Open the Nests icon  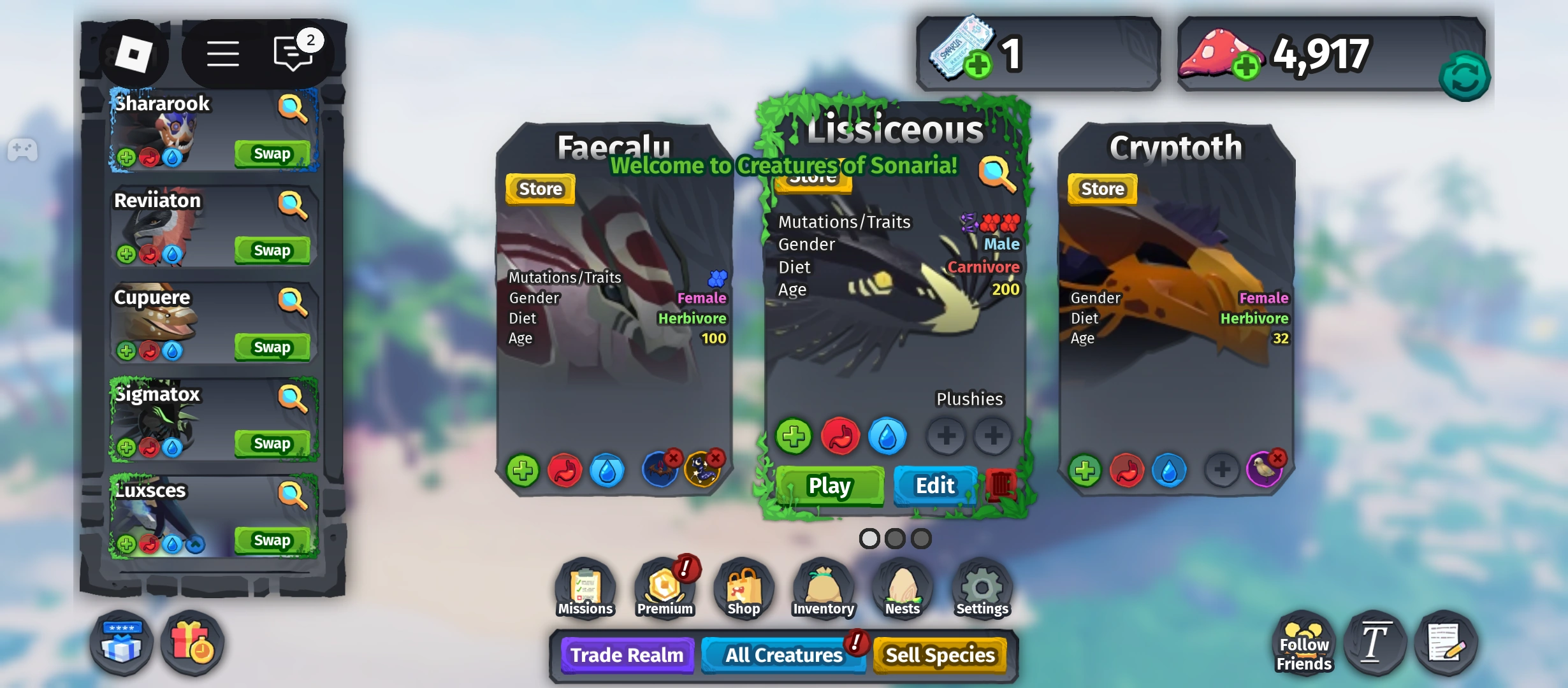tap(901, 586)
